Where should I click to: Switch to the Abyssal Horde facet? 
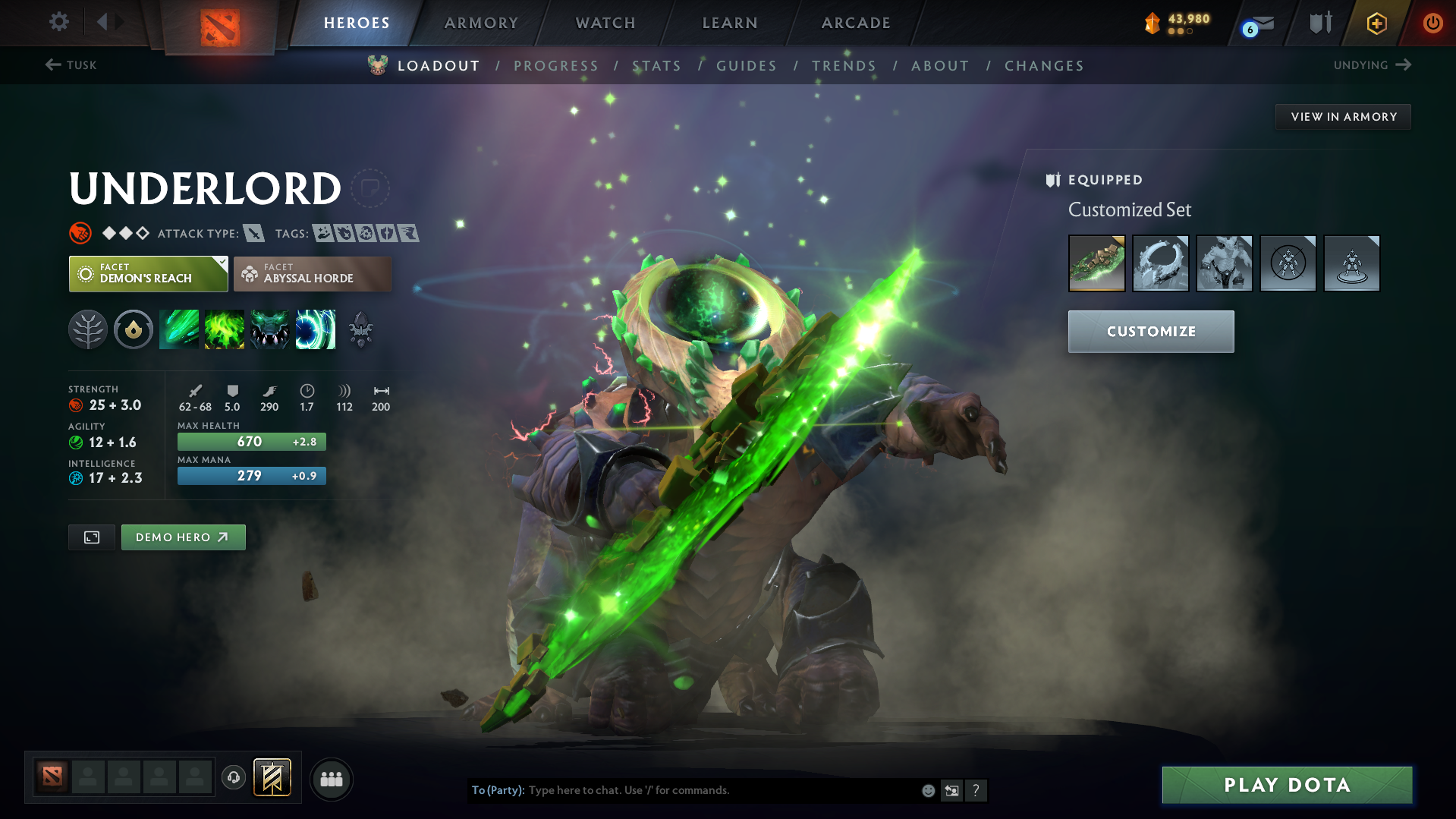tap(312, 273)
